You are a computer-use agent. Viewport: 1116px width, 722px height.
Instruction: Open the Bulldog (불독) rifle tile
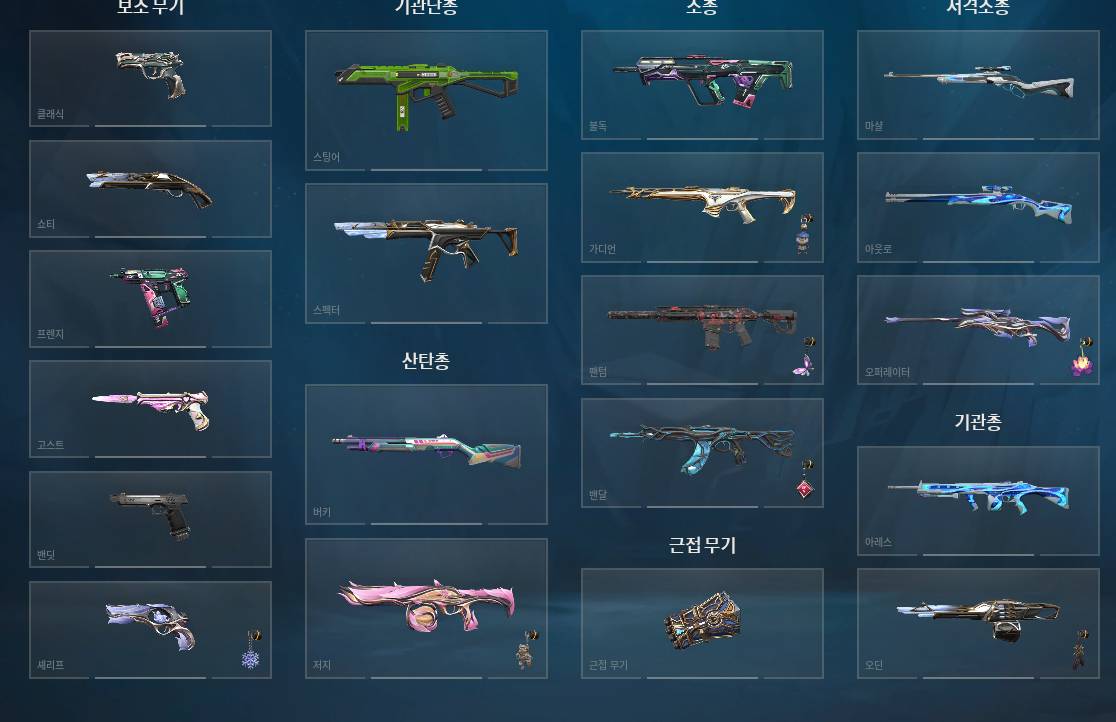tap(702, 84)
